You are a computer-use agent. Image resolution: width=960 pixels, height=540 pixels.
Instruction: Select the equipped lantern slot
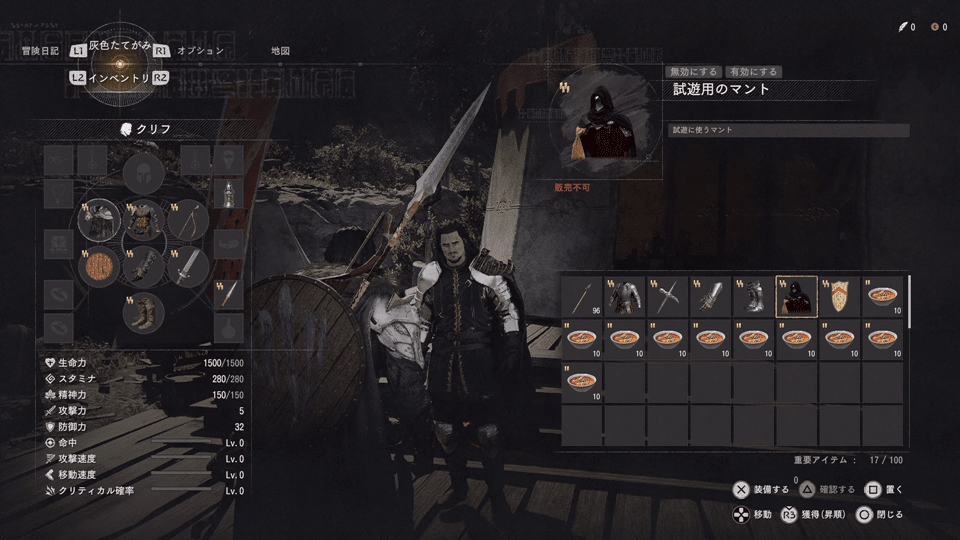tap(229, 193)
